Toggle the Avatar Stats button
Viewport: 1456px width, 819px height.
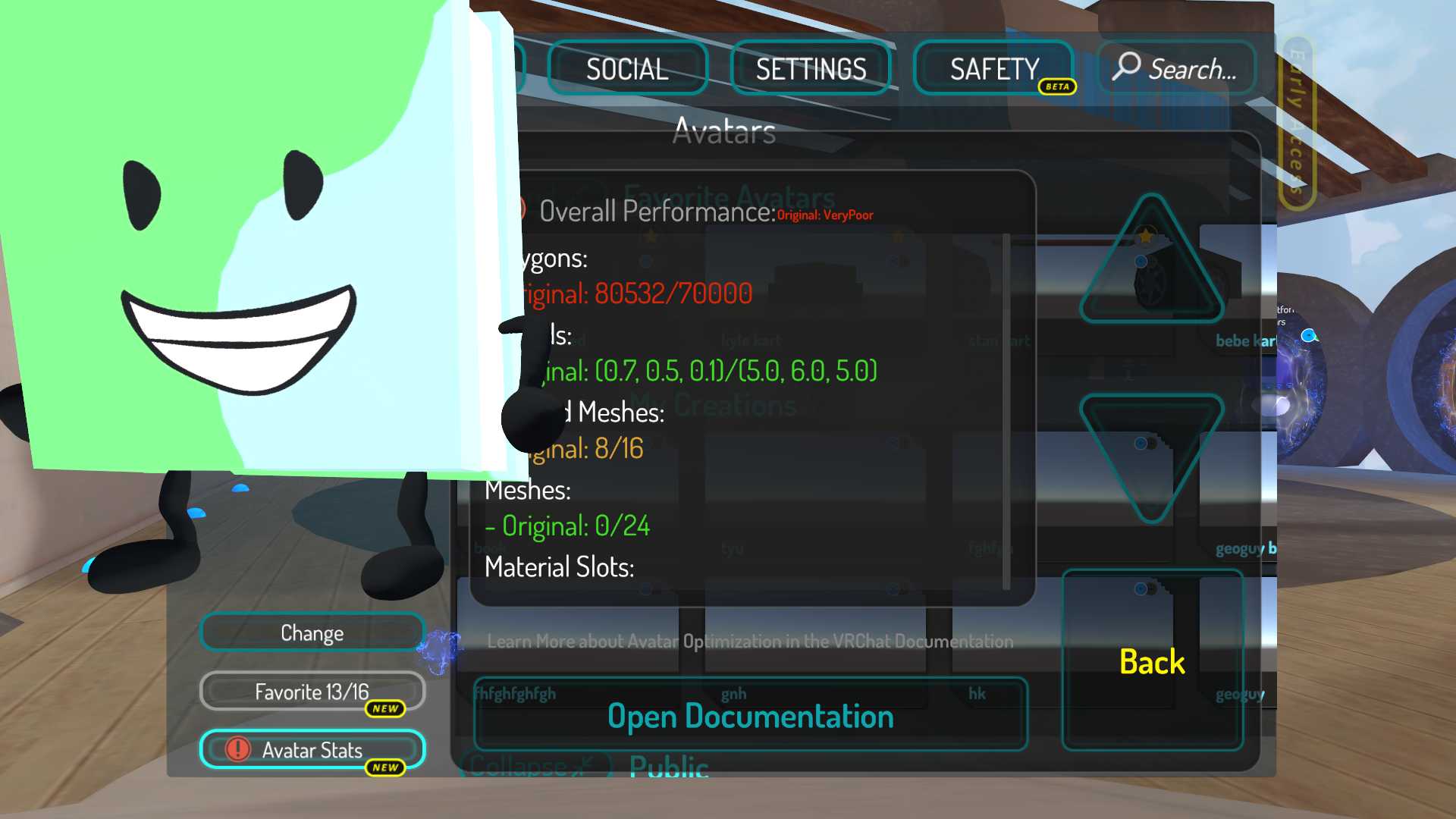click(x=312, y=750)
